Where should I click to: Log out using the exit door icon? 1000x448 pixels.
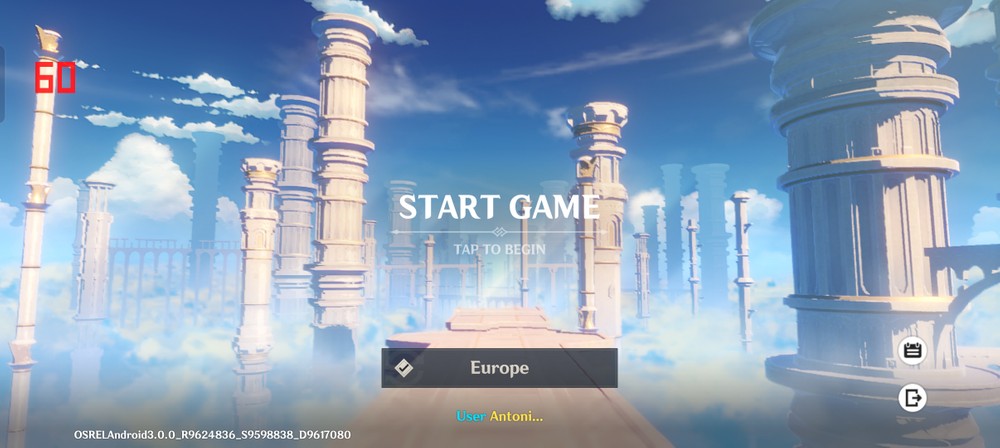[x=912, y=398]
